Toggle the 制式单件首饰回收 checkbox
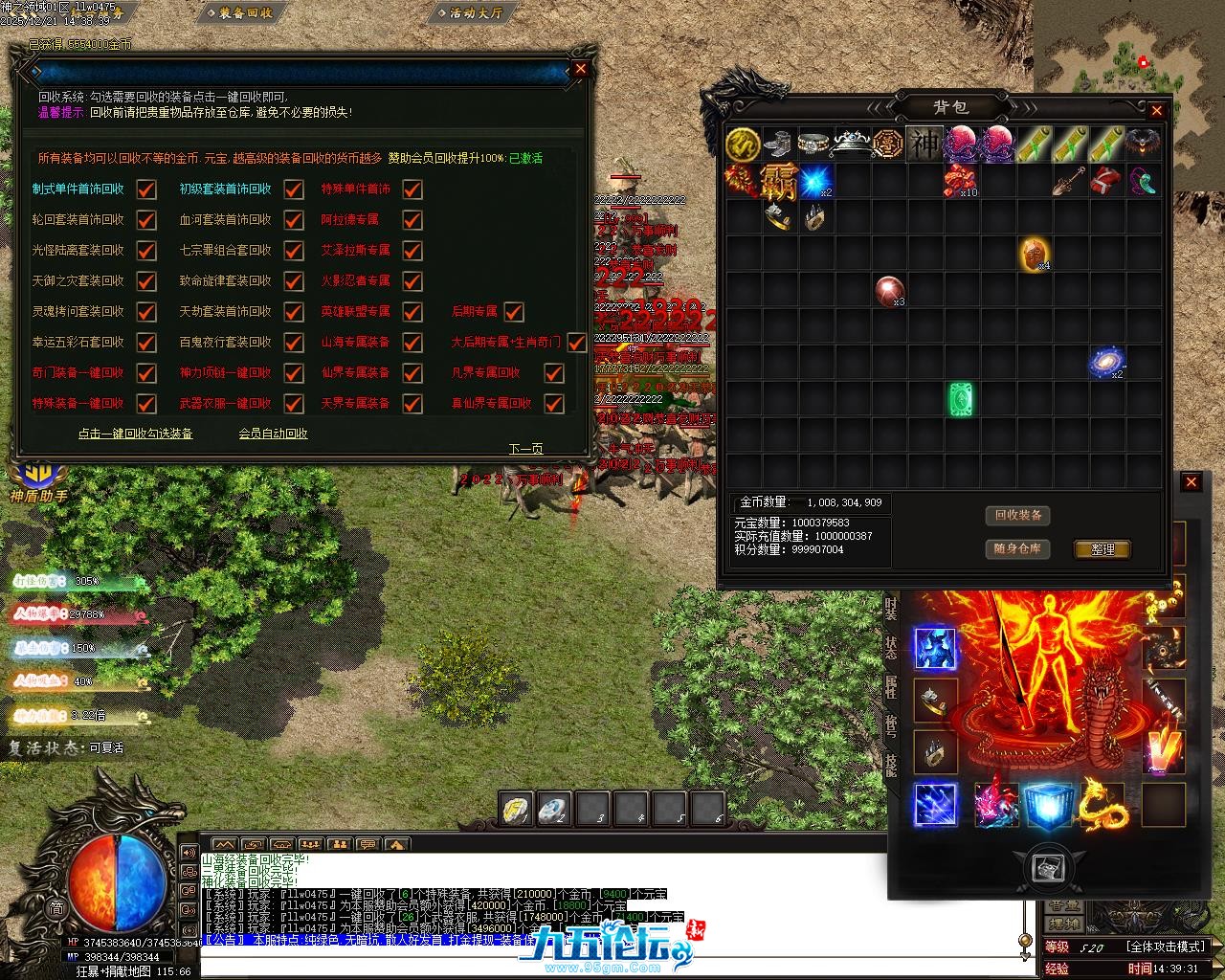This screenshot has height=980, width=1225. pos(145,189)
